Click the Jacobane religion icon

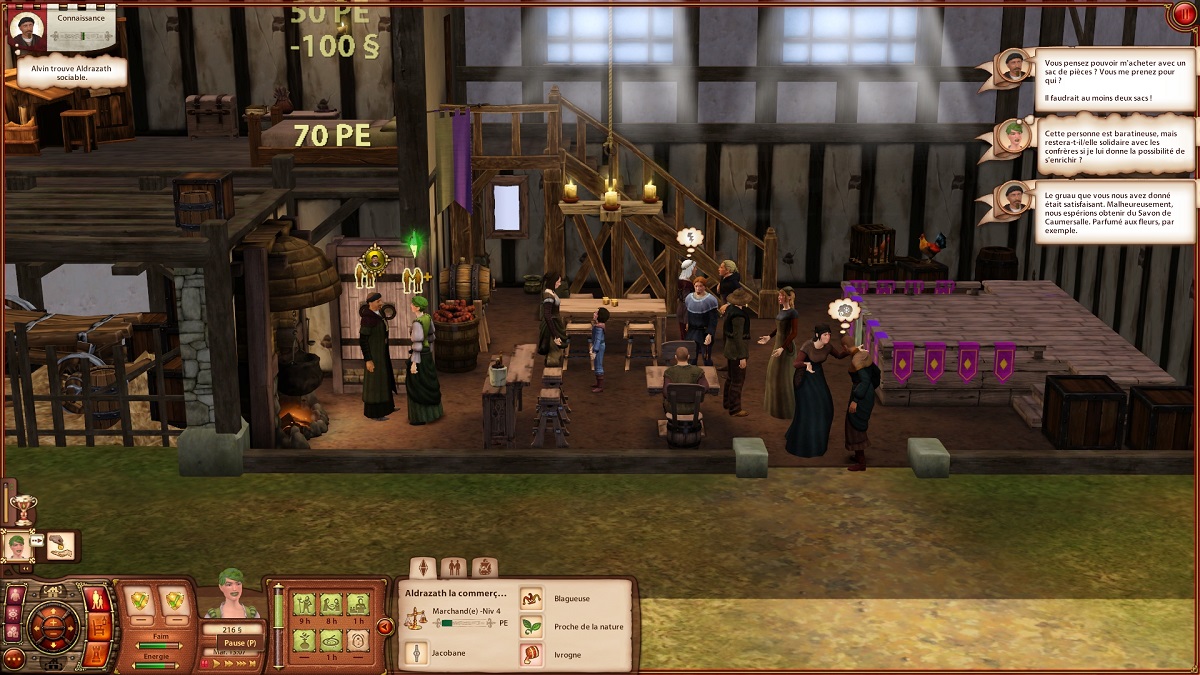tap(416, 655)
